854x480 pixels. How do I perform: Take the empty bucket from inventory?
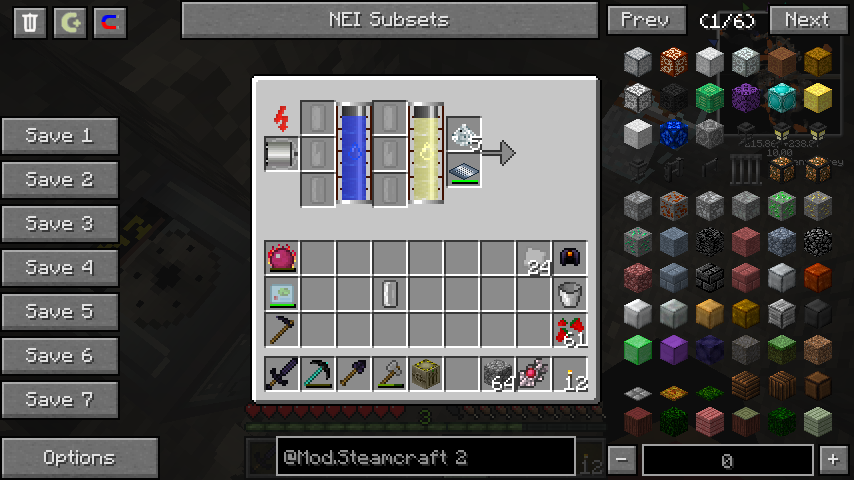[570, 294]
